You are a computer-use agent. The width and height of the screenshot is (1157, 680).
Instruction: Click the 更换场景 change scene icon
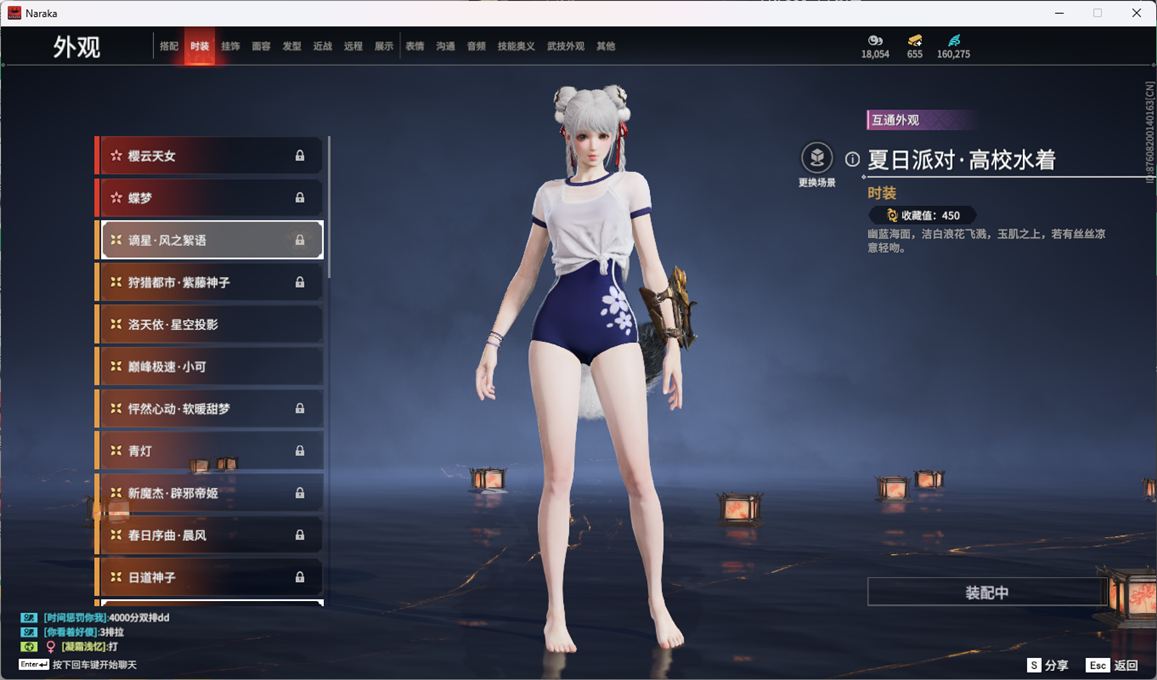click(x=817, y=158)
